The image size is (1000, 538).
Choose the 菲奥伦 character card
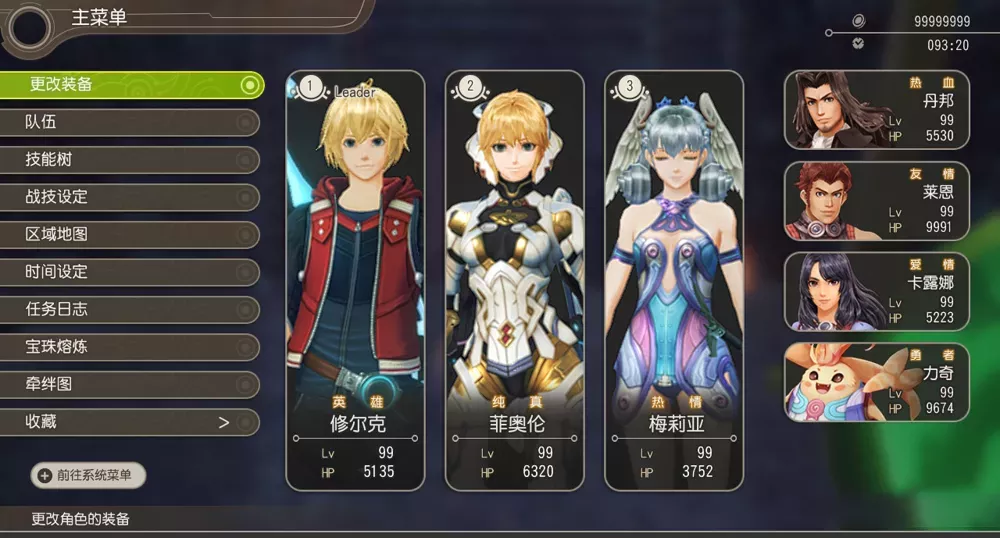pos(514,280)
